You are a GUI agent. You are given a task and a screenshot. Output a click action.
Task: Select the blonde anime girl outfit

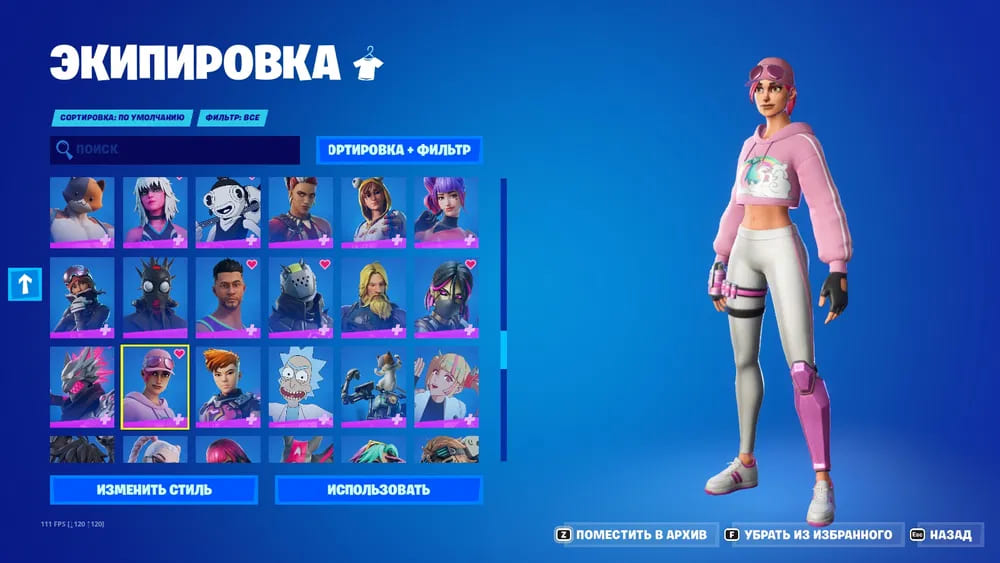point(447,386)
